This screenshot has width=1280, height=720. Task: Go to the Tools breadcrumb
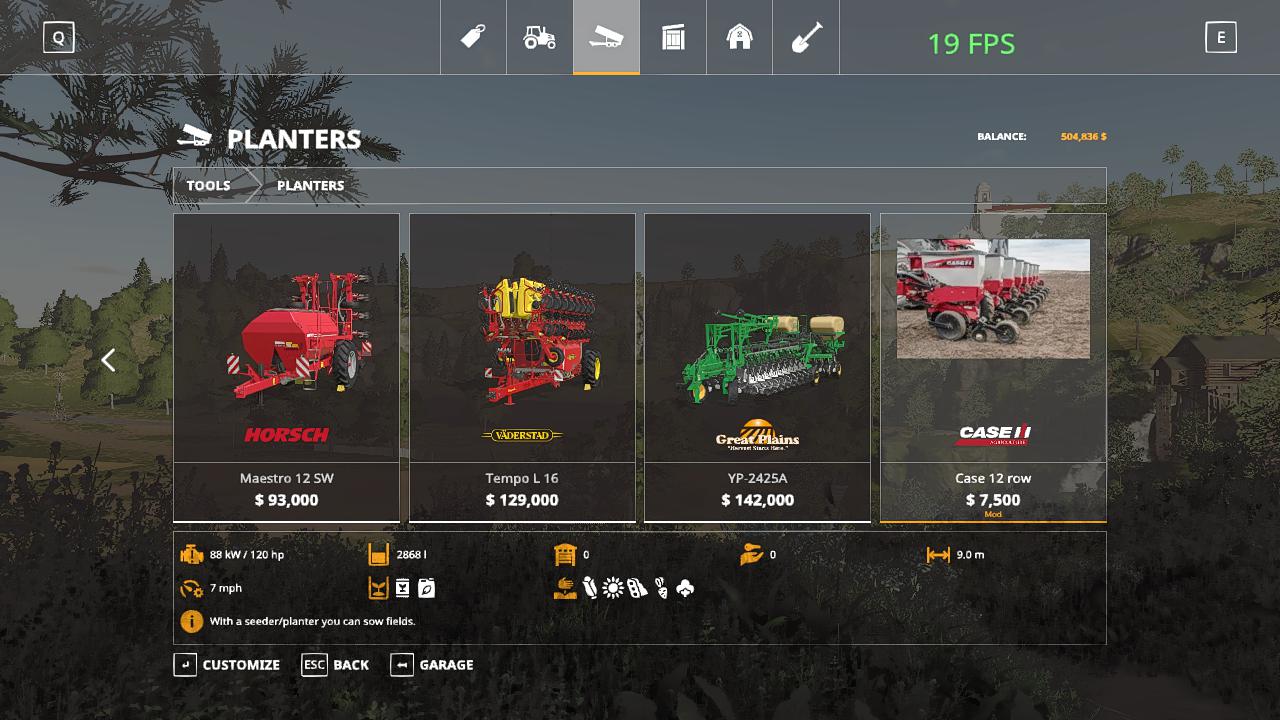click(x=208, y=186)
